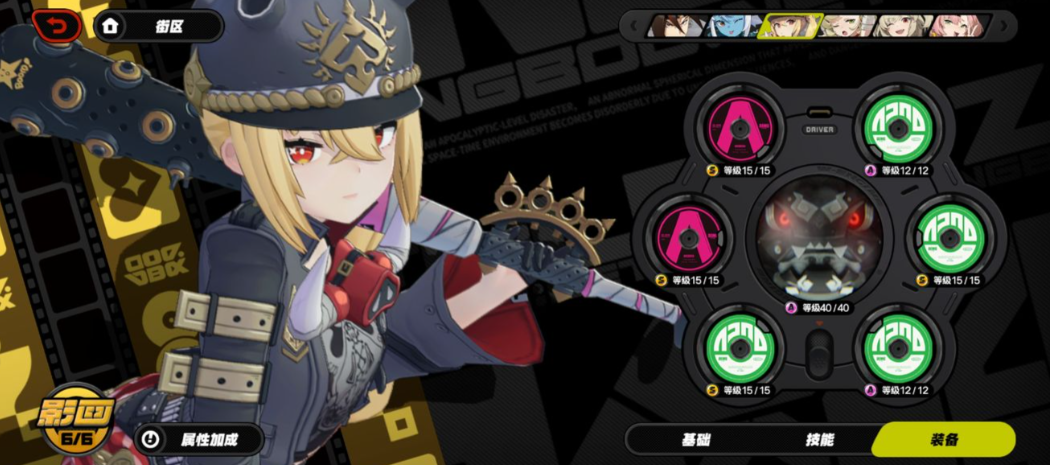Select the 装备 tab
1050x465 pixels.
pyautogui.click(x=943, y=440)
